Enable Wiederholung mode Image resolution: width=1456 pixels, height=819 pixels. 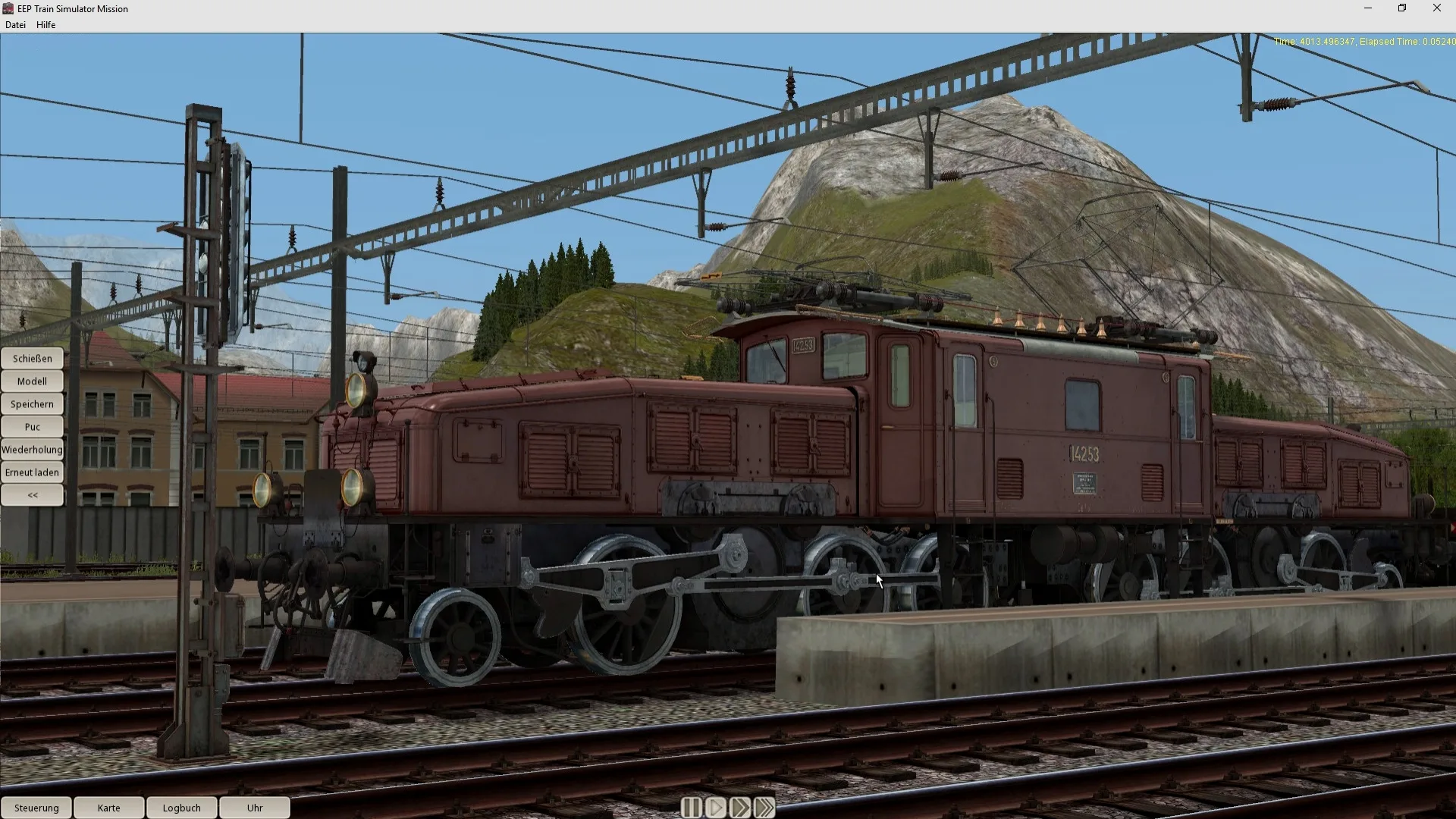(32, 449)
